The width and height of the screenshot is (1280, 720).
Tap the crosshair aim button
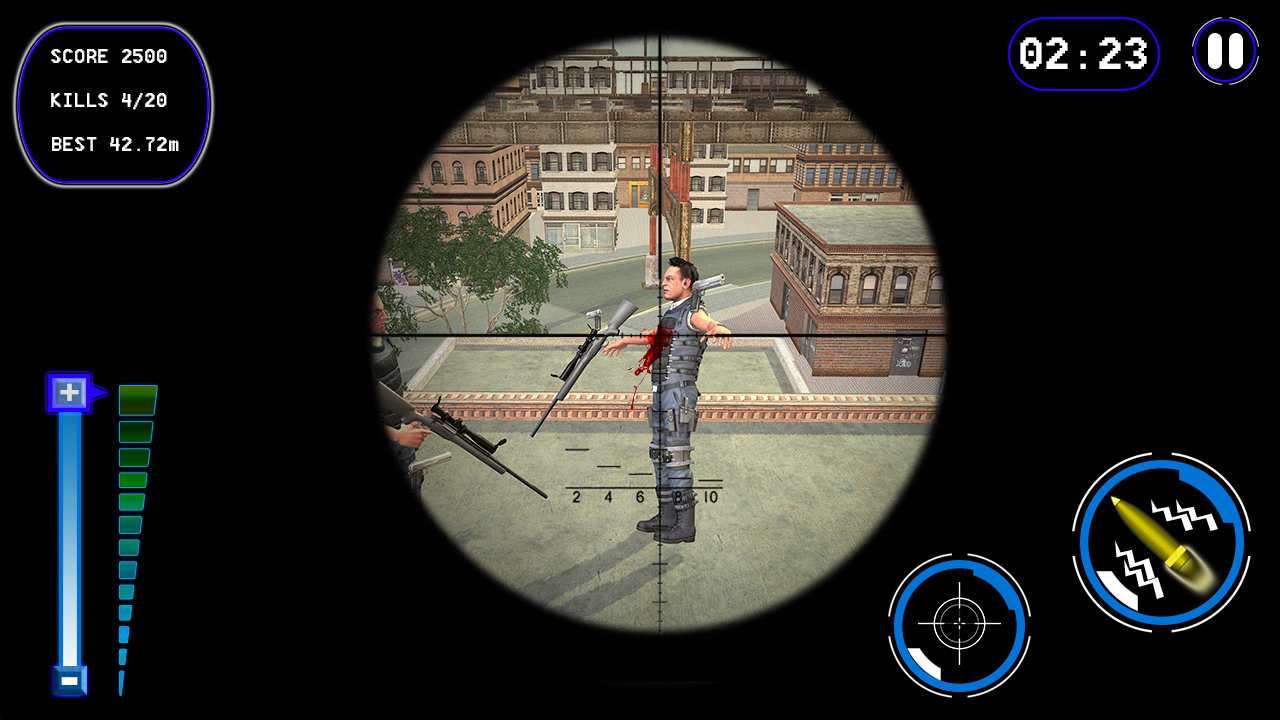(962, 622)
